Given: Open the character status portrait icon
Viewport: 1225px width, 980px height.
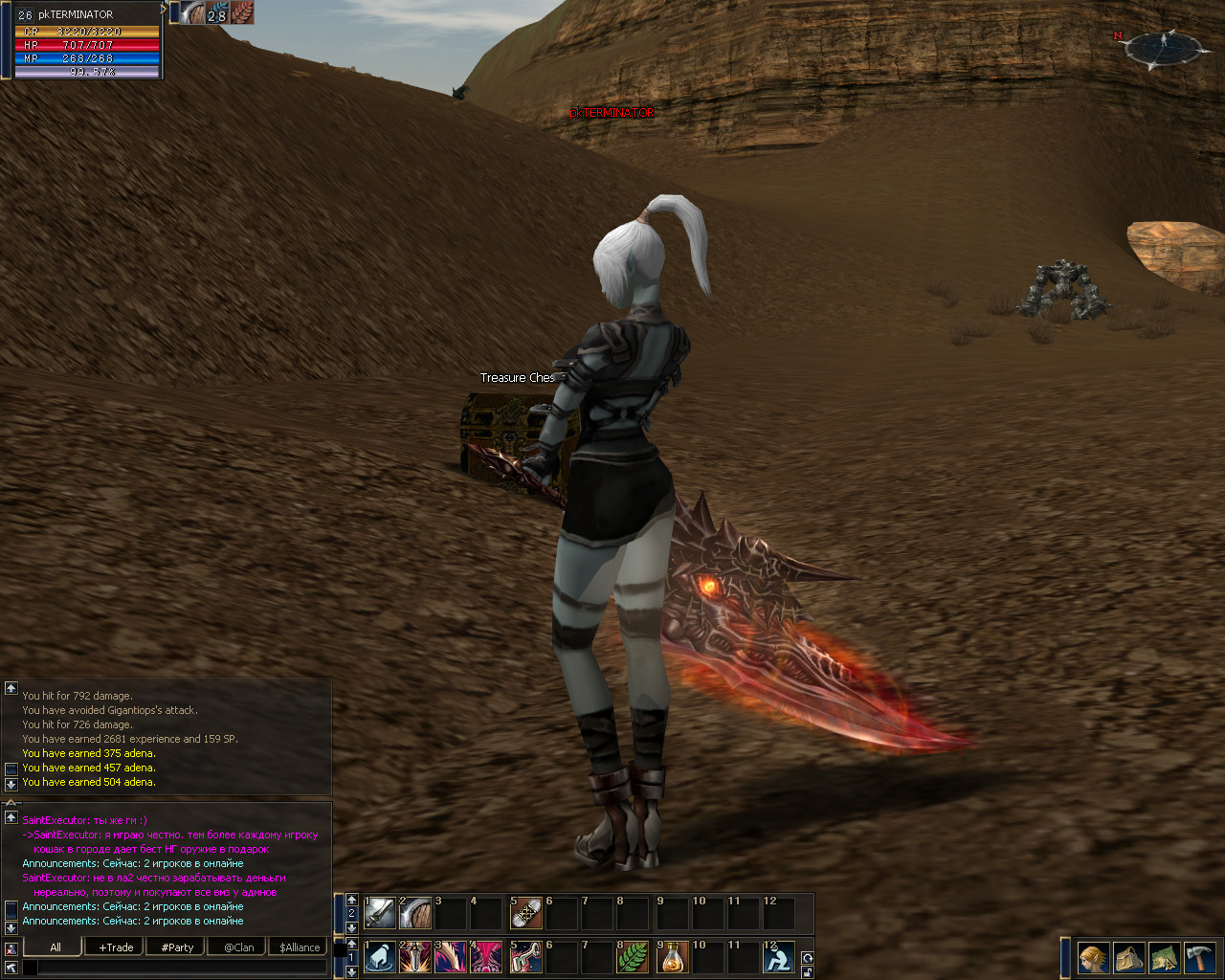Looking at the screenshot, I should (x=1093, y=957).
